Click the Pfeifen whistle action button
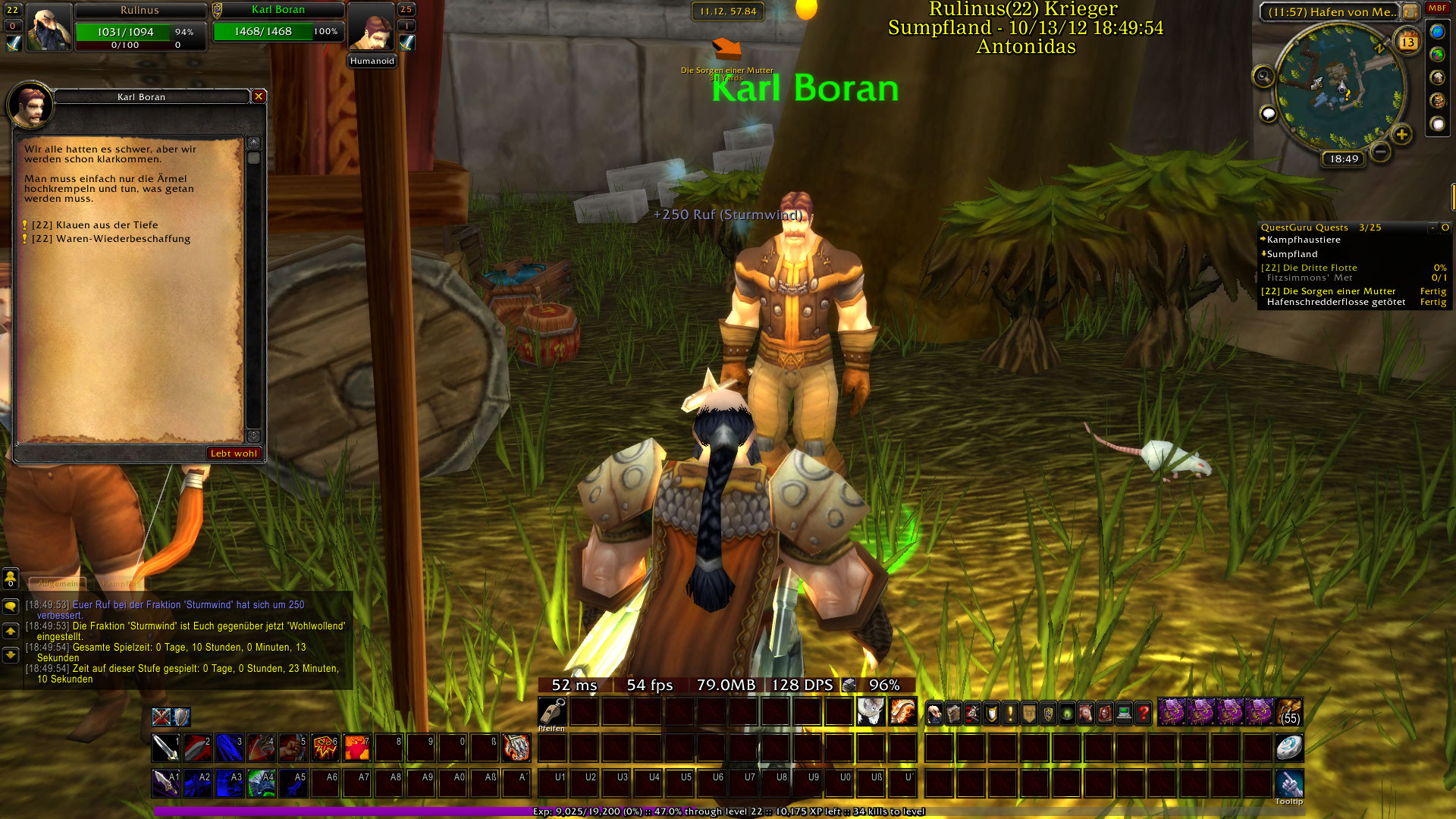Viewport: 1456px width, 819px height. click(x=552, y=713)
